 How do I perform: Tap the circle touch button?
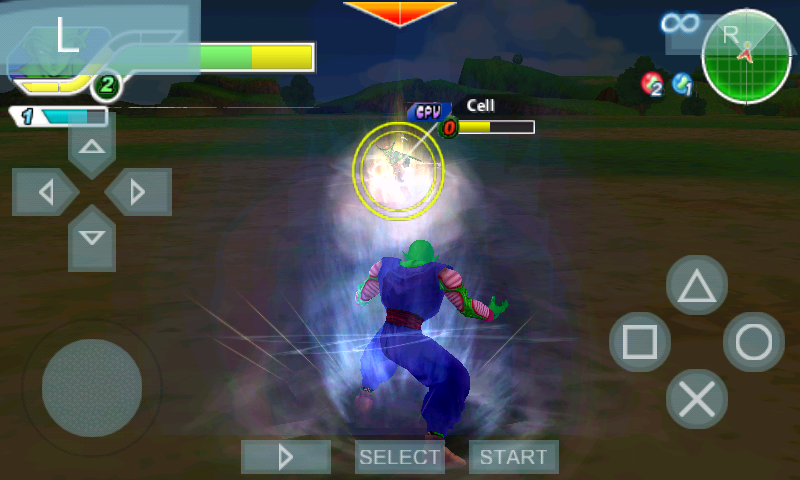pos(753,343)
